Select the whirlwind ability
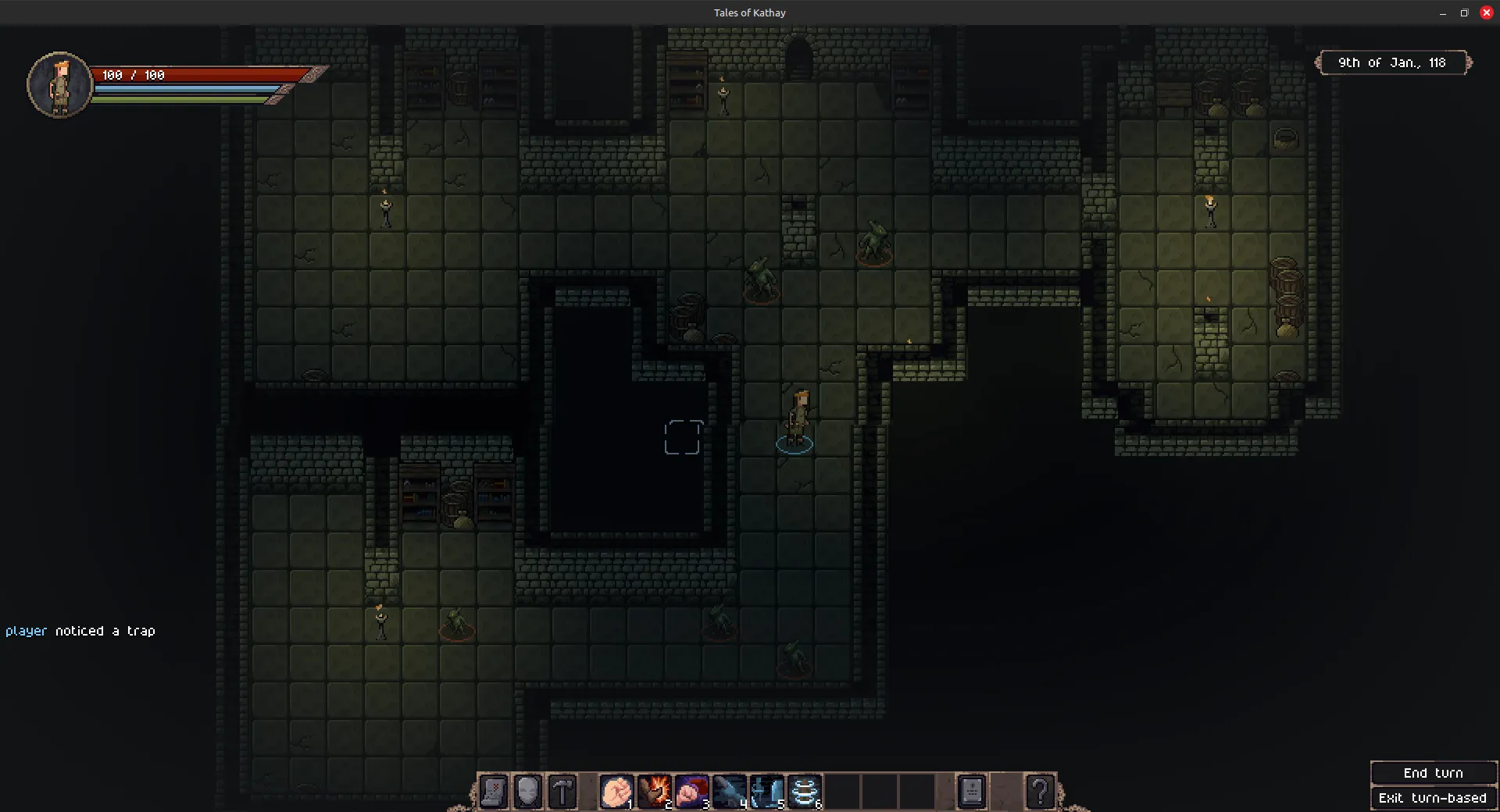1500x812 pixels. point(805,792)
